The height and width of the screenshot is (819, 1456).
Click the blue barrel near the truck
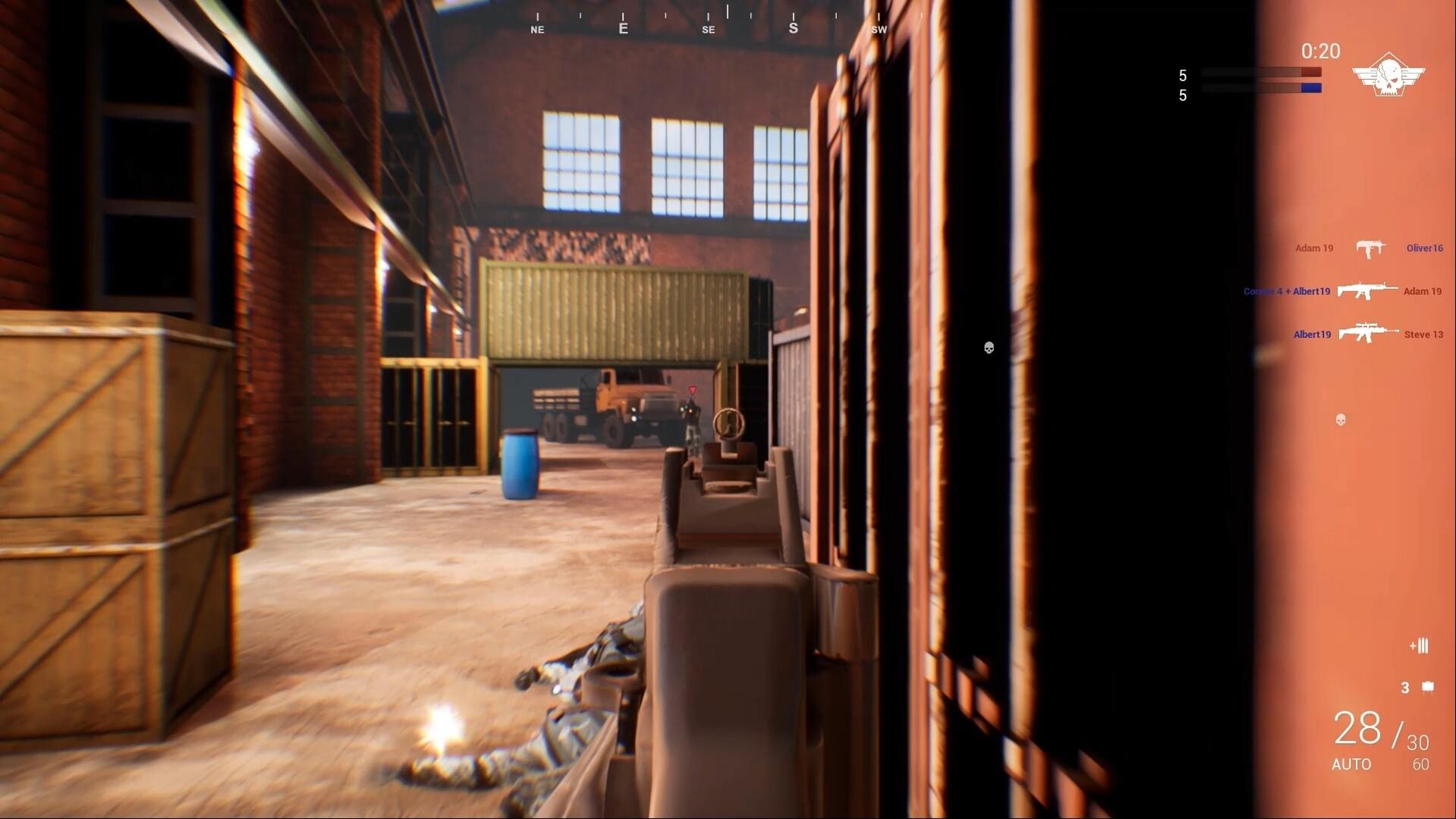pyautogui.click(x=520, y=466)
